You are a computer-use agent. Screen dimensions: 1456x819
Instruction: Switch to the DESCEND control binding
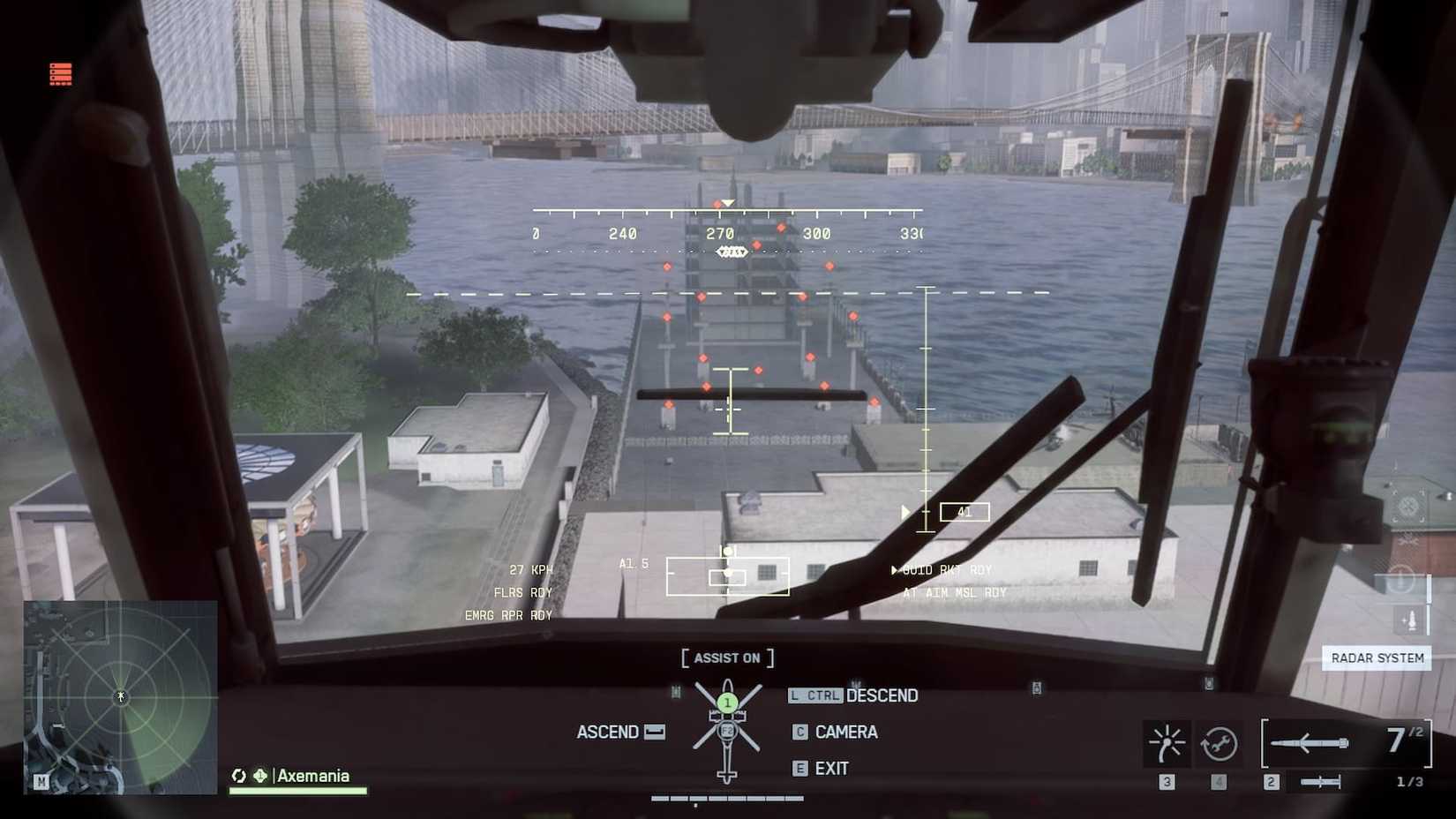882,695
